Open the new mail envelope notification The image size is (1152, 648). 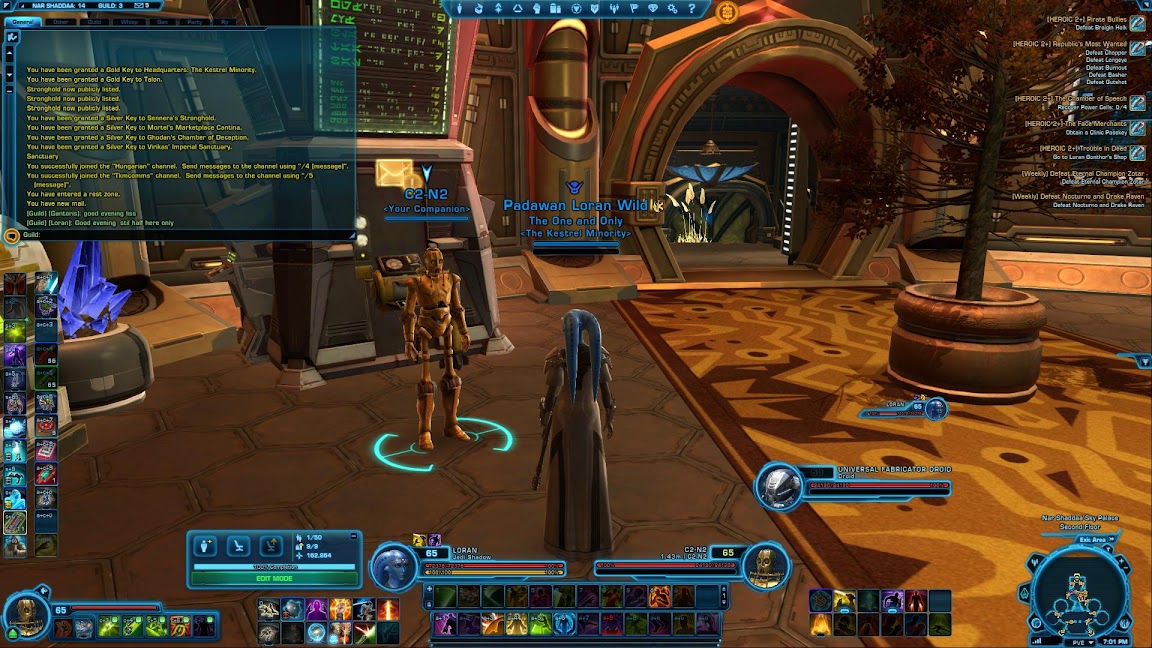pos(393,173)
